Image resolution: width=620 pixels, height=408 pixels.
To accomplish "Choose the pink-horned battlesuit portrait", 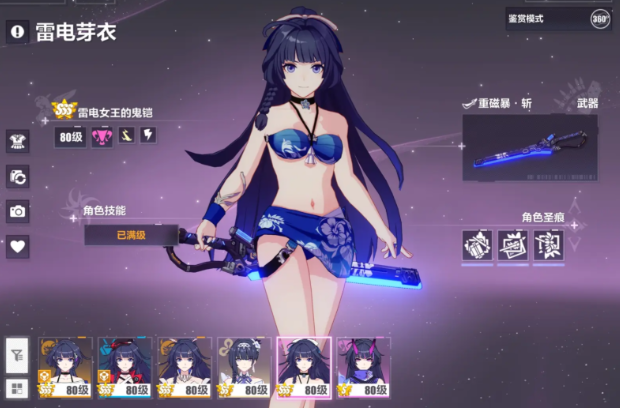I will coord(363,367).
